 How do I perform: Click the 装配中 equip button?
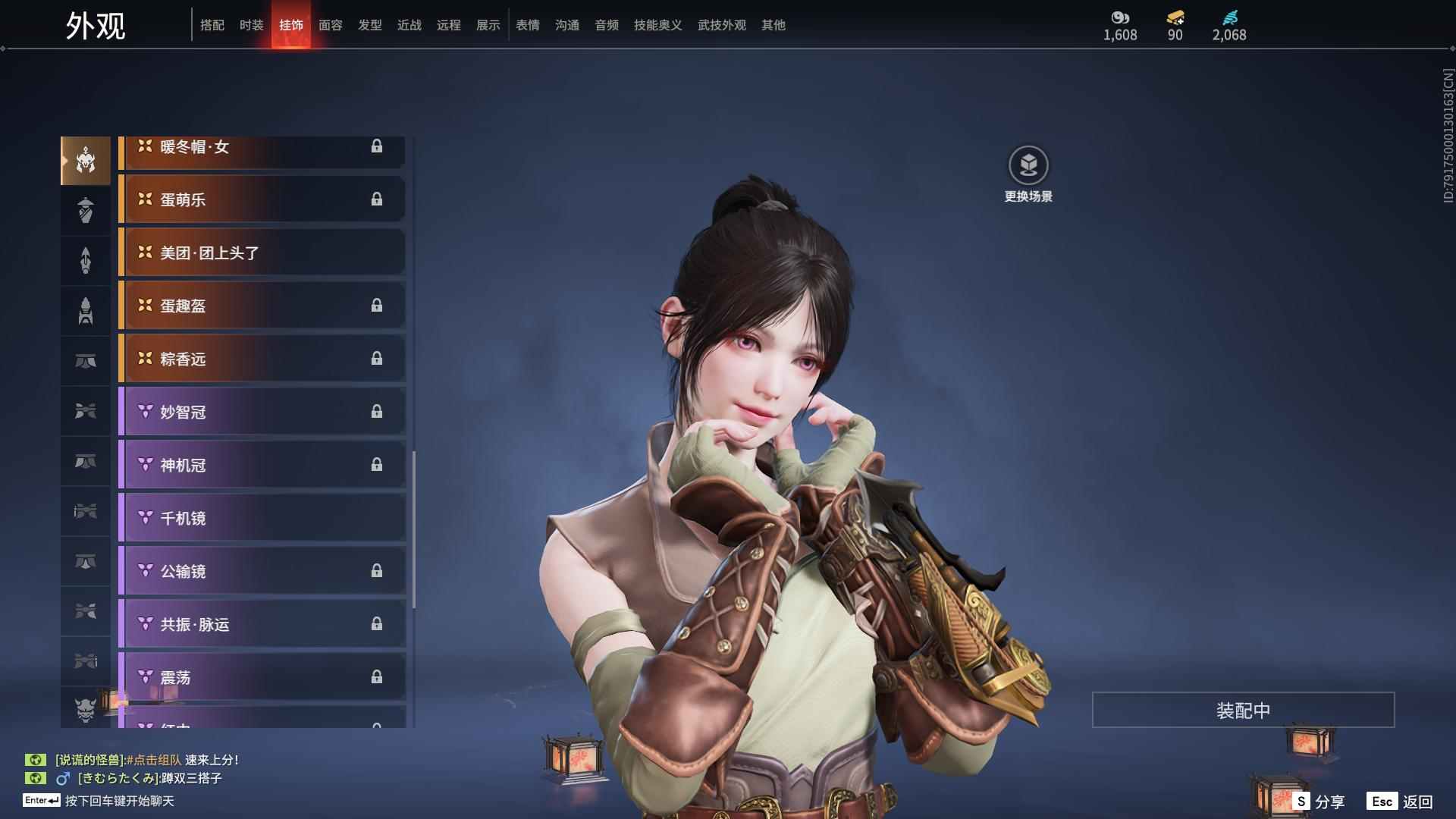tap(1243, 710)
